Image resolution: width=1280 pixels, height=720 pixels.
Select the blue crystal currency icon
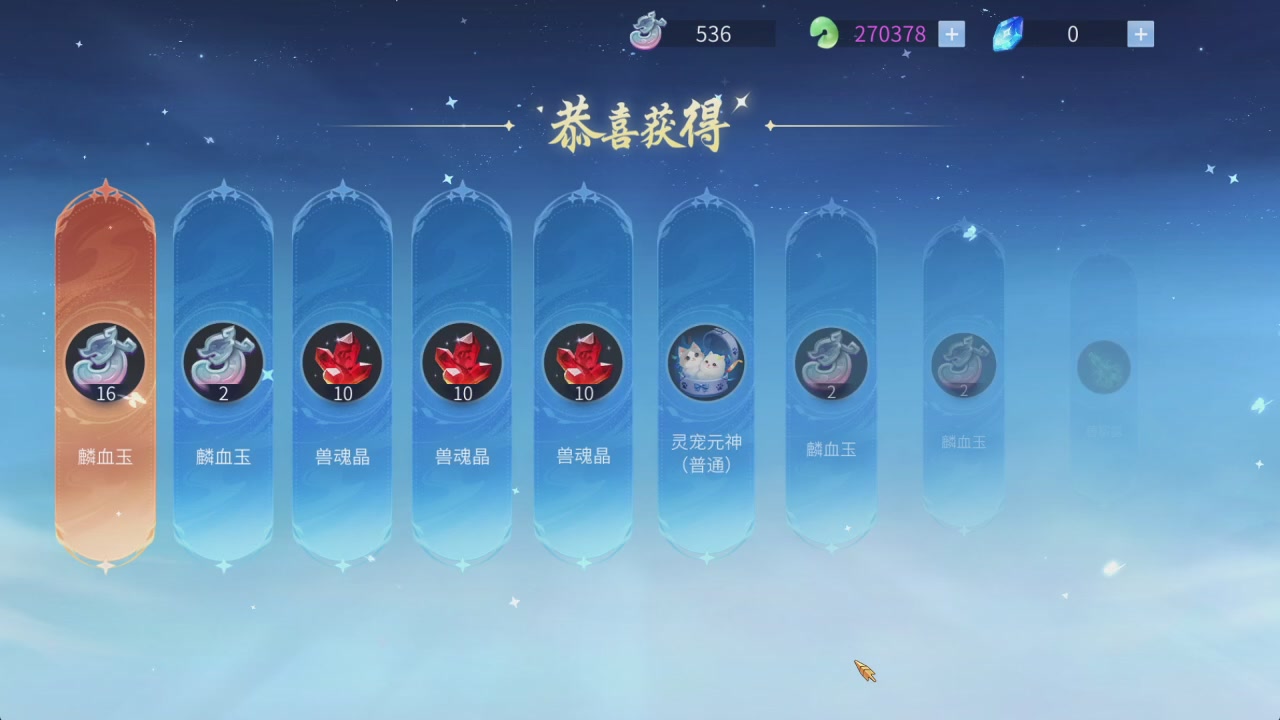1007,33
